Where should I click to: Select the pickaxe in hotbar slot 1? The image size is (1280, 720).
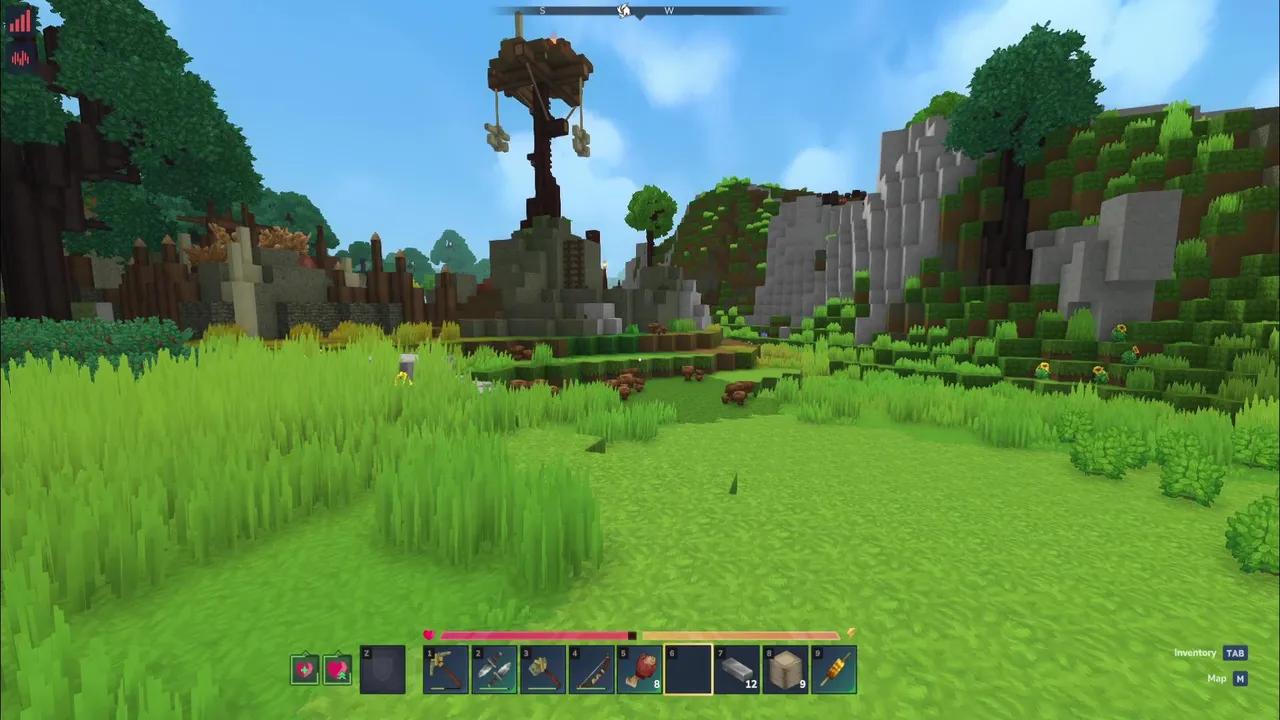(446, 668)
